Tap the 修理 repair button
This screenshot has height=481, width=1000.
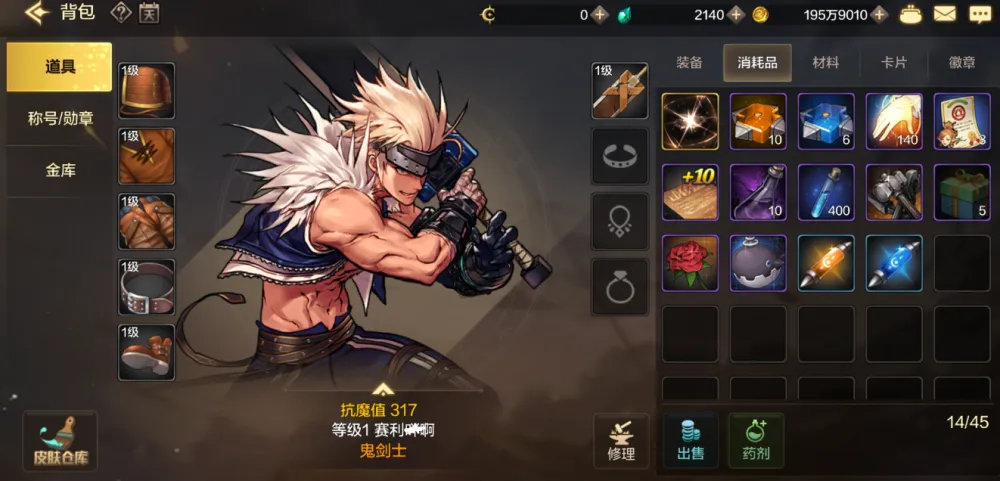[621, 440]
